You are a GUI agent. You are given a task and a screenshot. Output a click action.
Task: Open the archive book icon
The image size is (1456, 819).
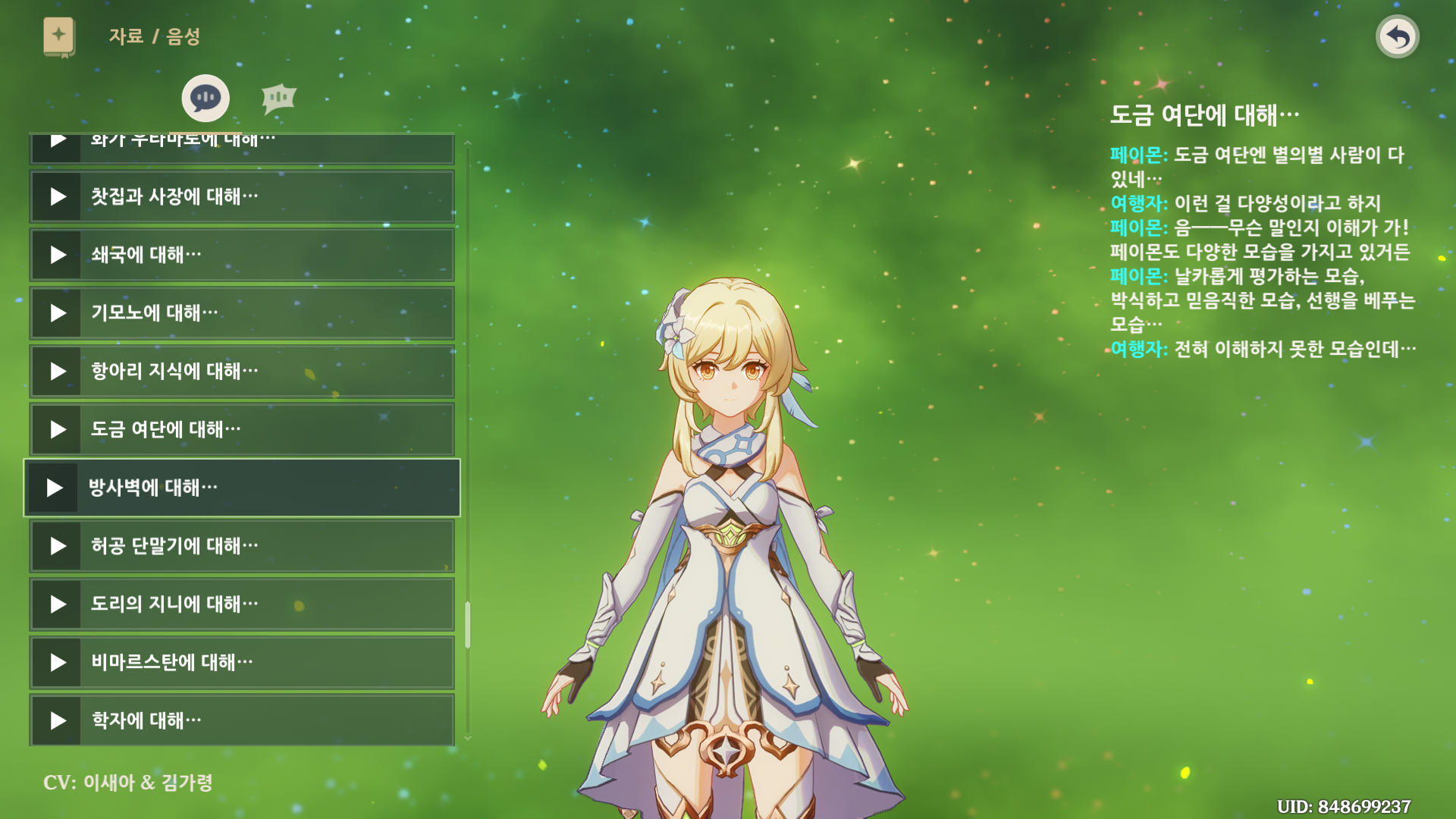point(58,36)
